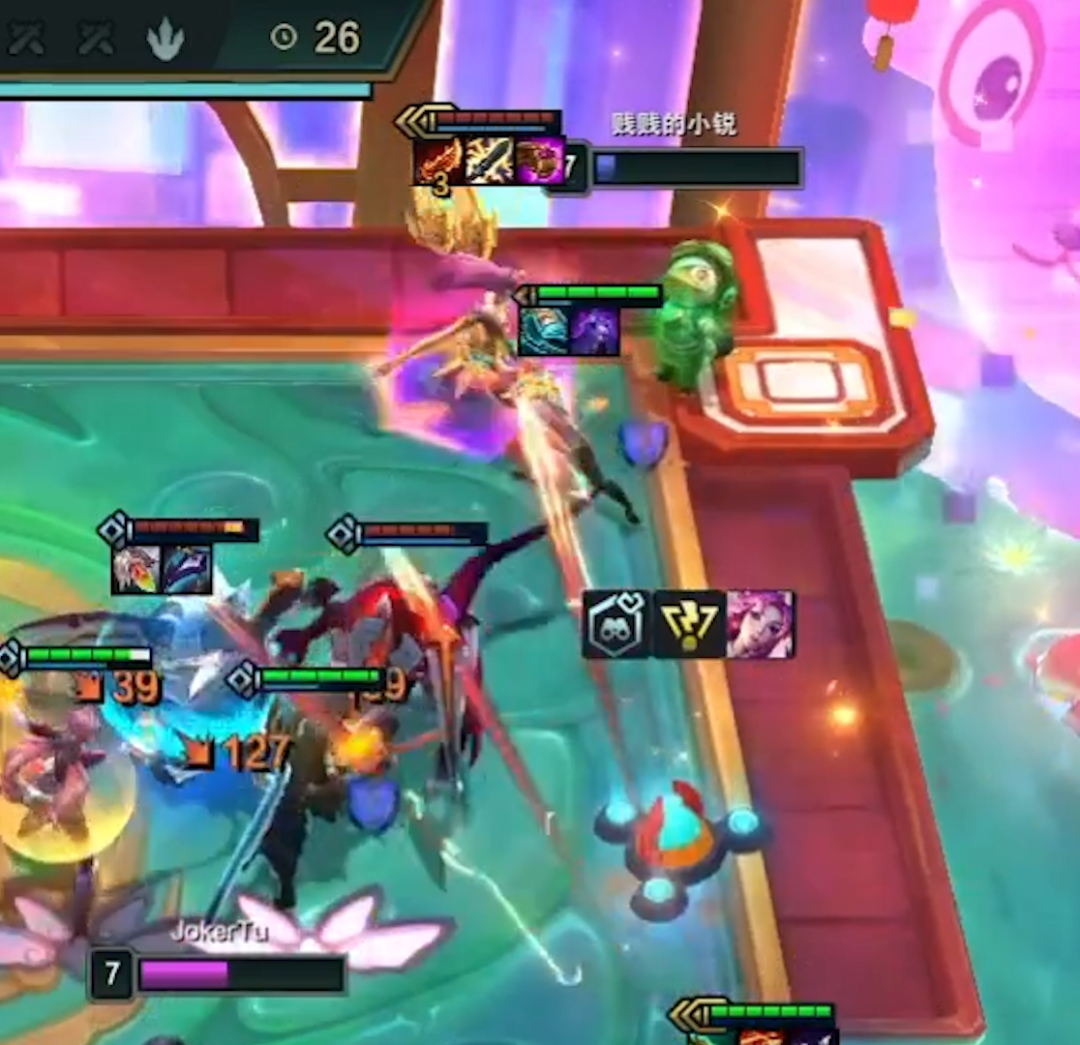Open the pink-haired champion portrait

pos(761,625)
